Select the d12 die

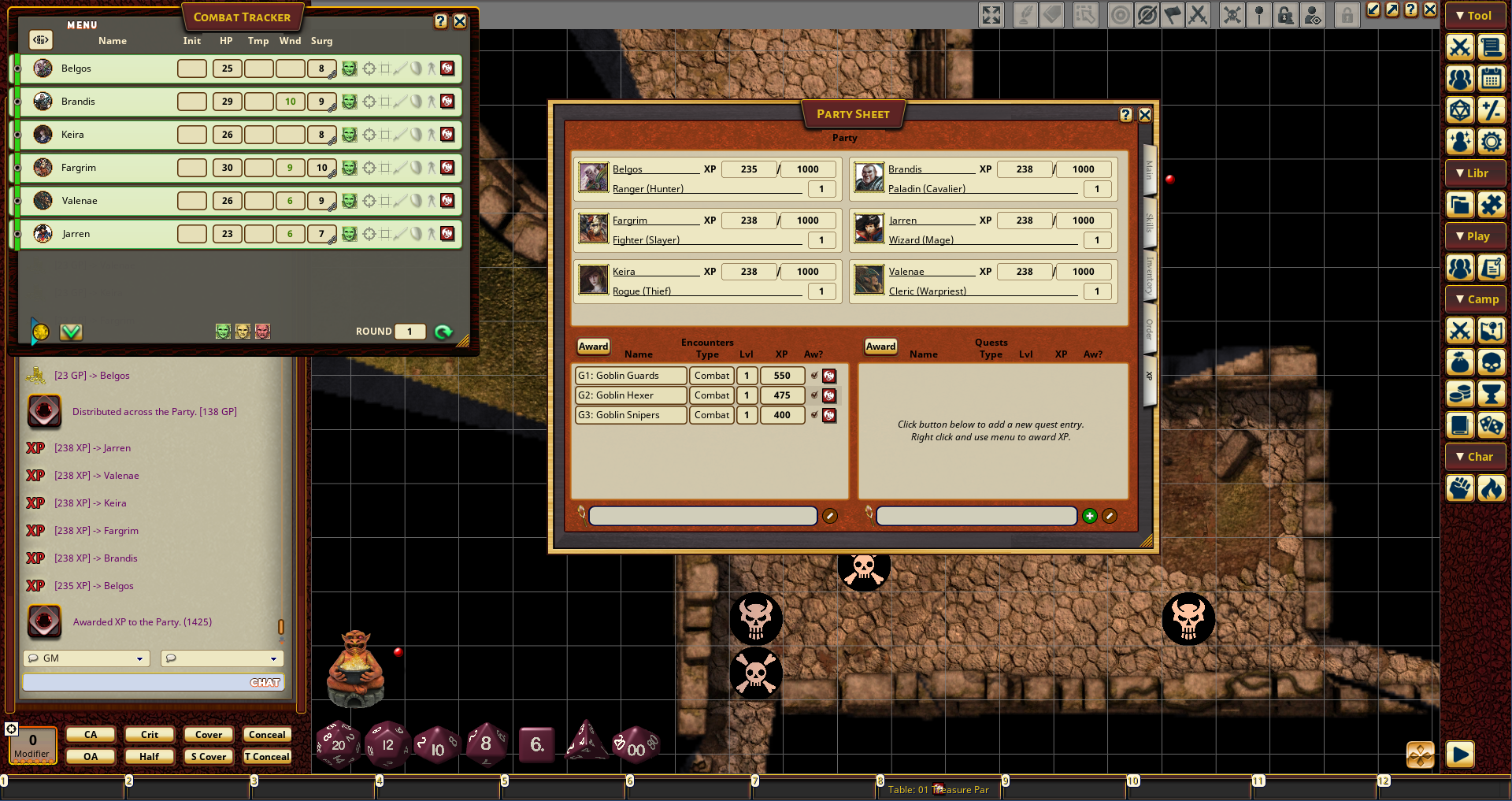pyautogui.click(x=387, y=744)
